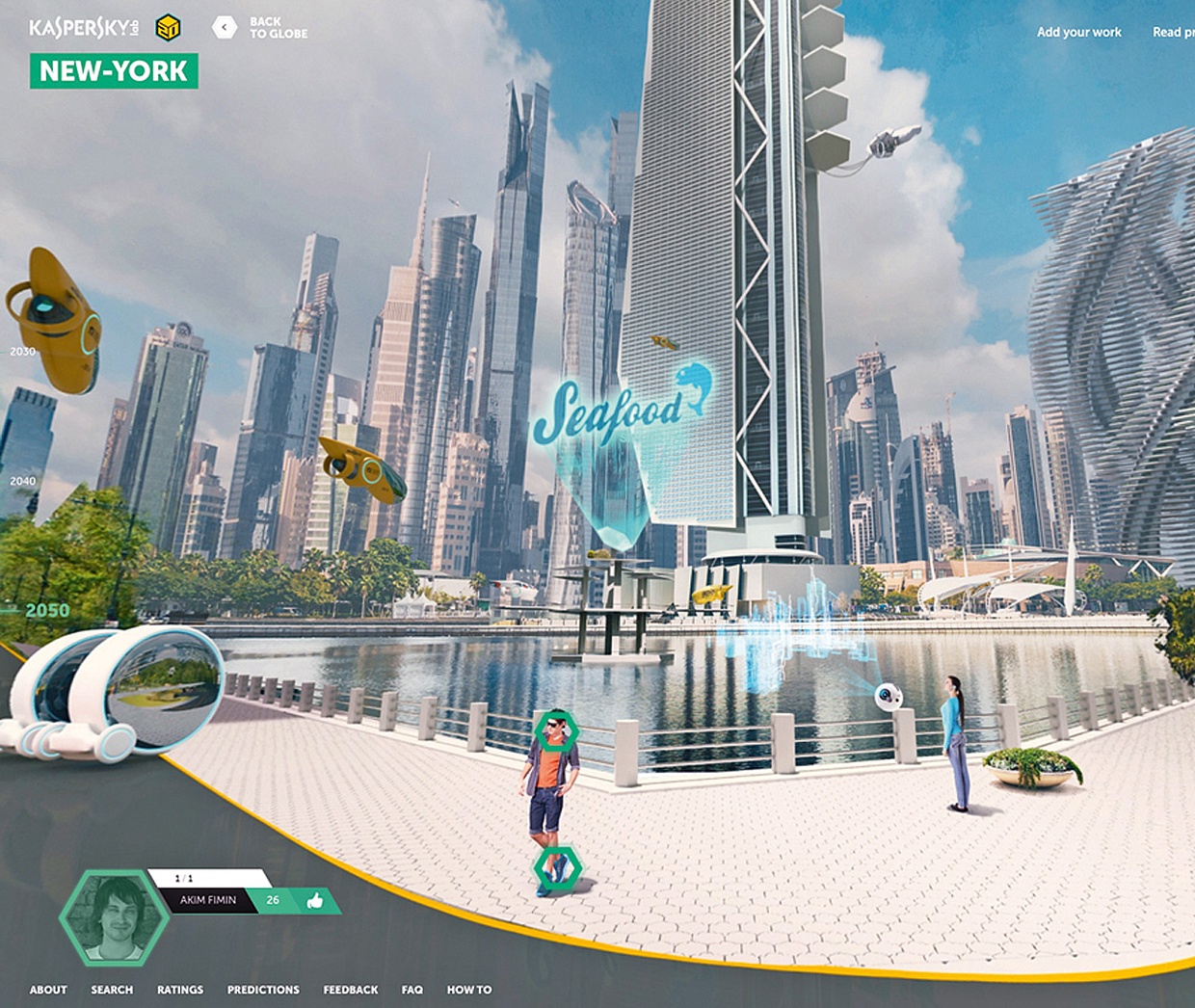
Task: Click the Kaspersky logo
Action: 83,27
